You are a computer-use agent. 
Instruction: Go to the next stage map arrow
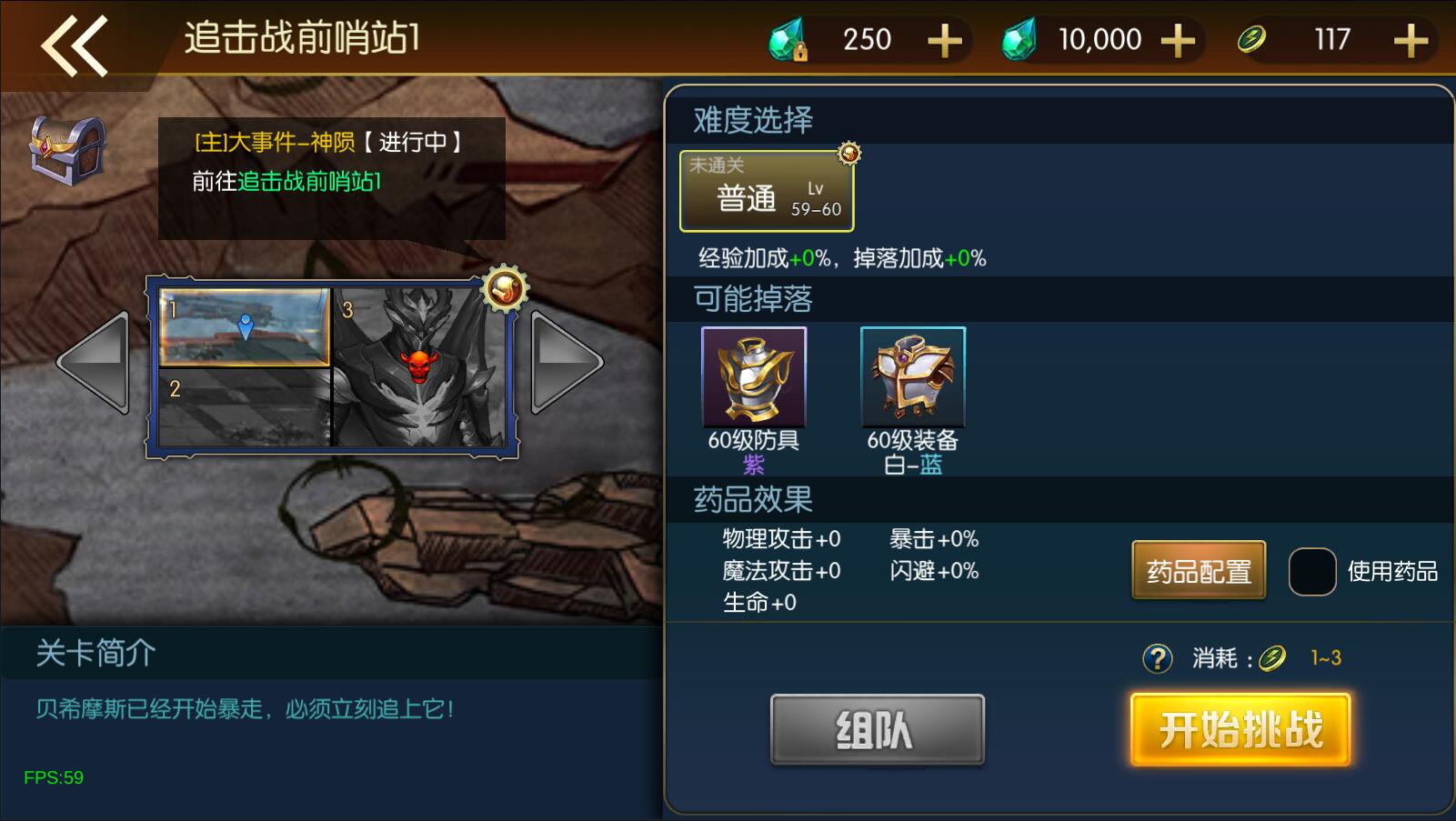pos(566,364)
